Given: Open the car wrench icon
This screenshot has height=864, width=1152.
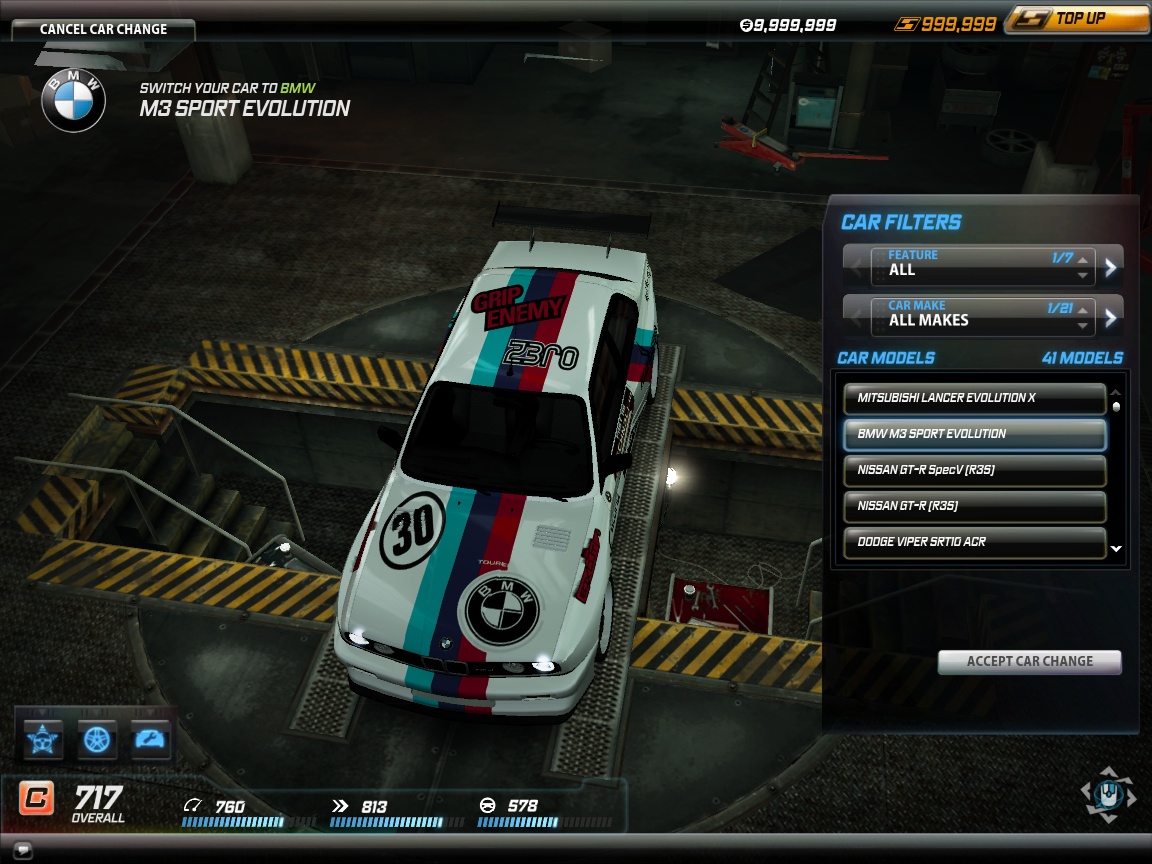Looking at the screenshot, I should point(150,740).
